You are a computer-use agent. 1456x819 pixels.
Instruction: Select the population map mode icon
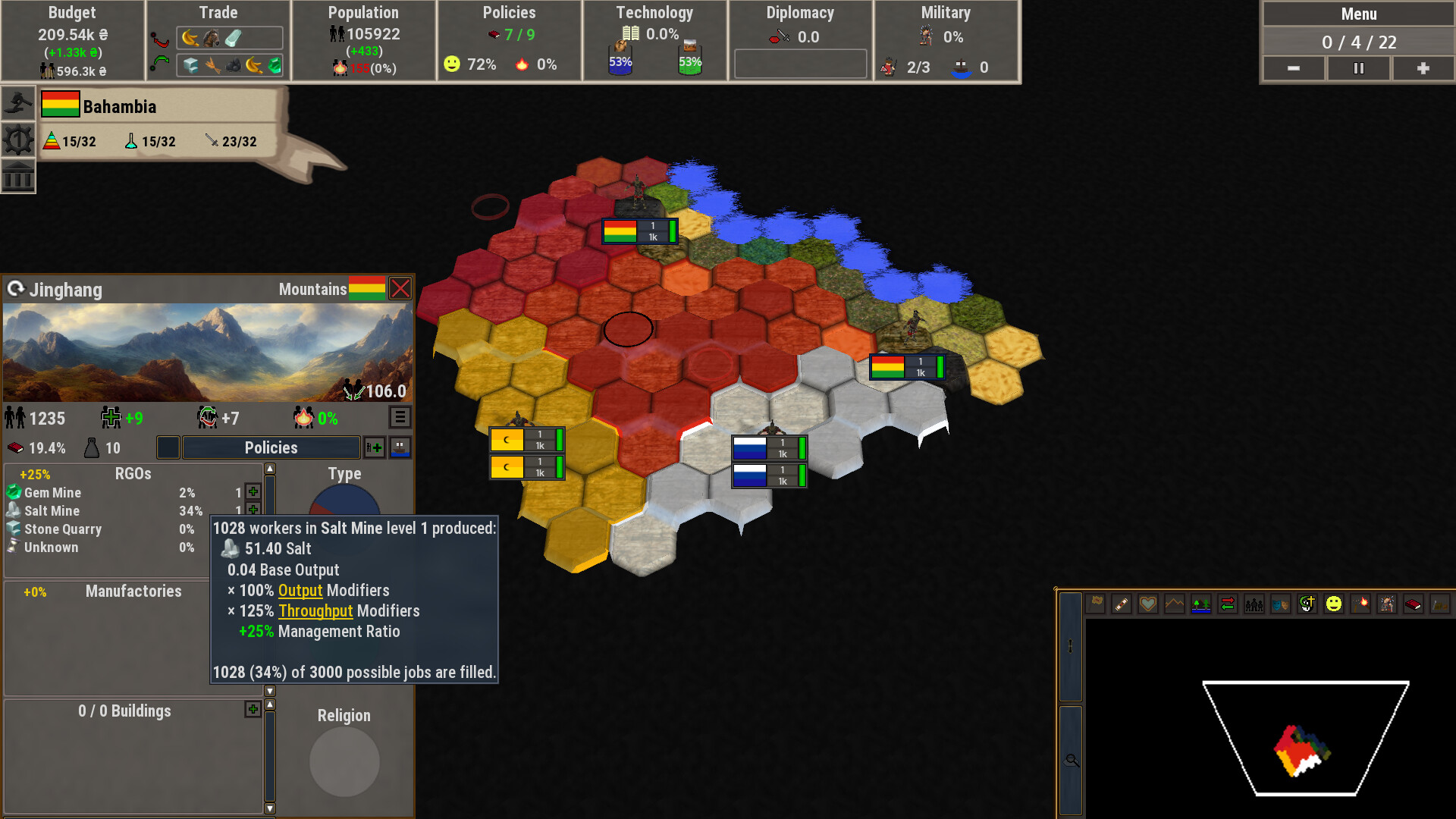(1255, 604)
